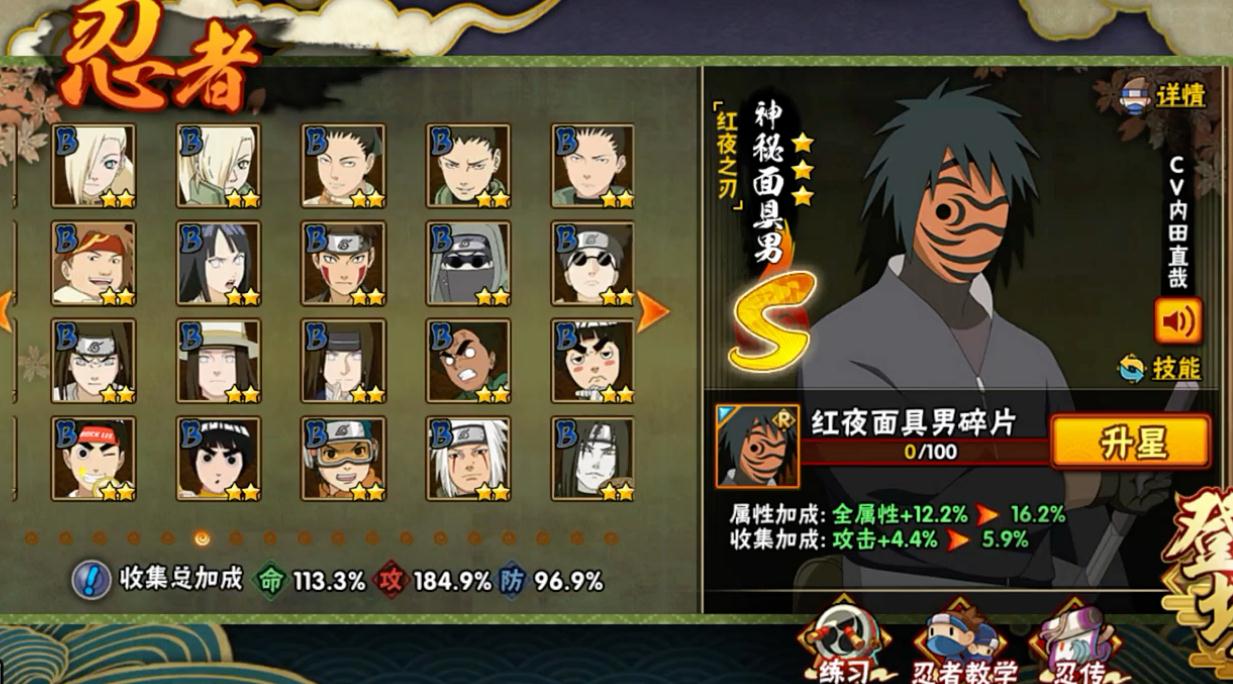
Task: Select the angry dark-skinned ninja portrait
Action: [468, 360]
